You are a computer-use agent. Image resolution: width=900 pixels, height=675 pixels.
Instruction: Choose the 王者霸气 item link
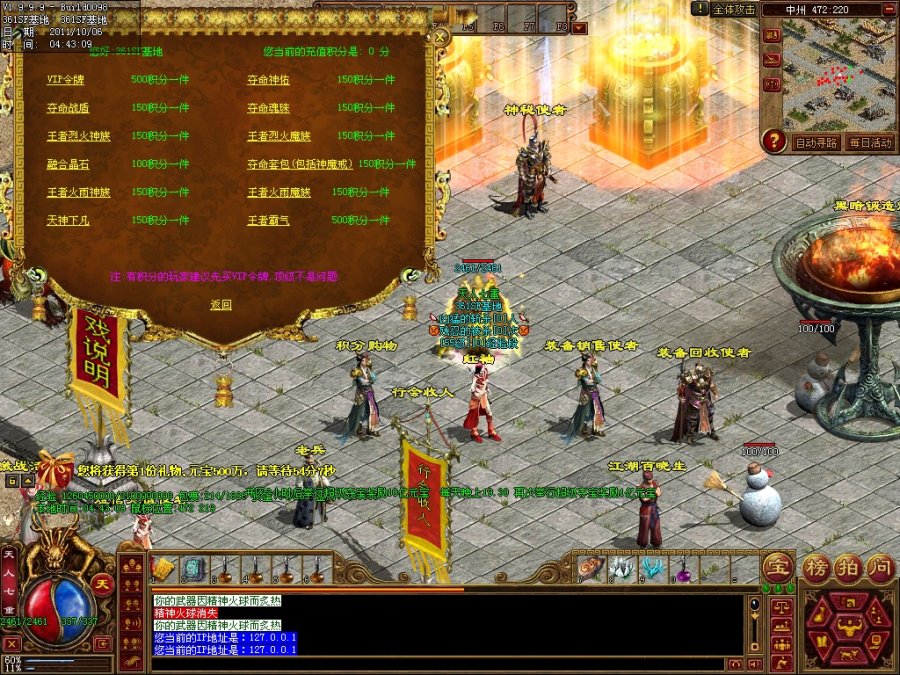click(268, 220)
